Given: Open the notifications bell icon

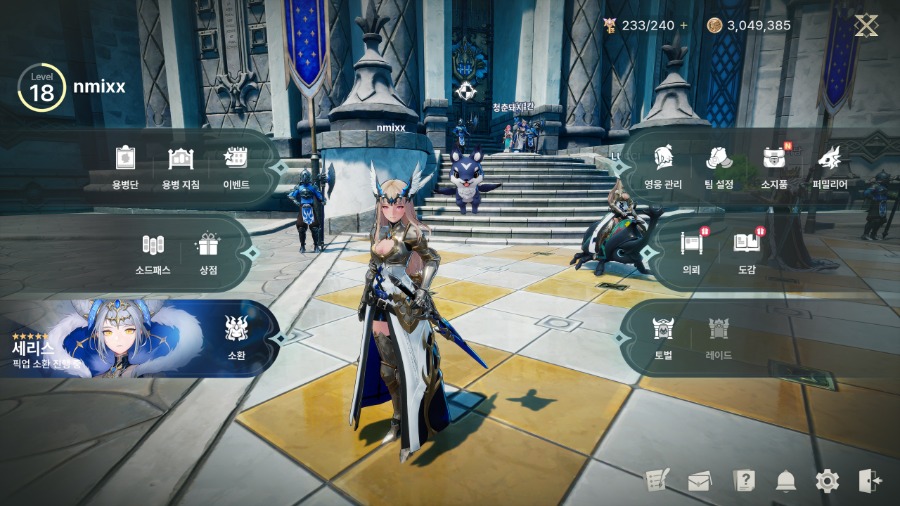Looking at the screenshot, I should click(786, 481).
